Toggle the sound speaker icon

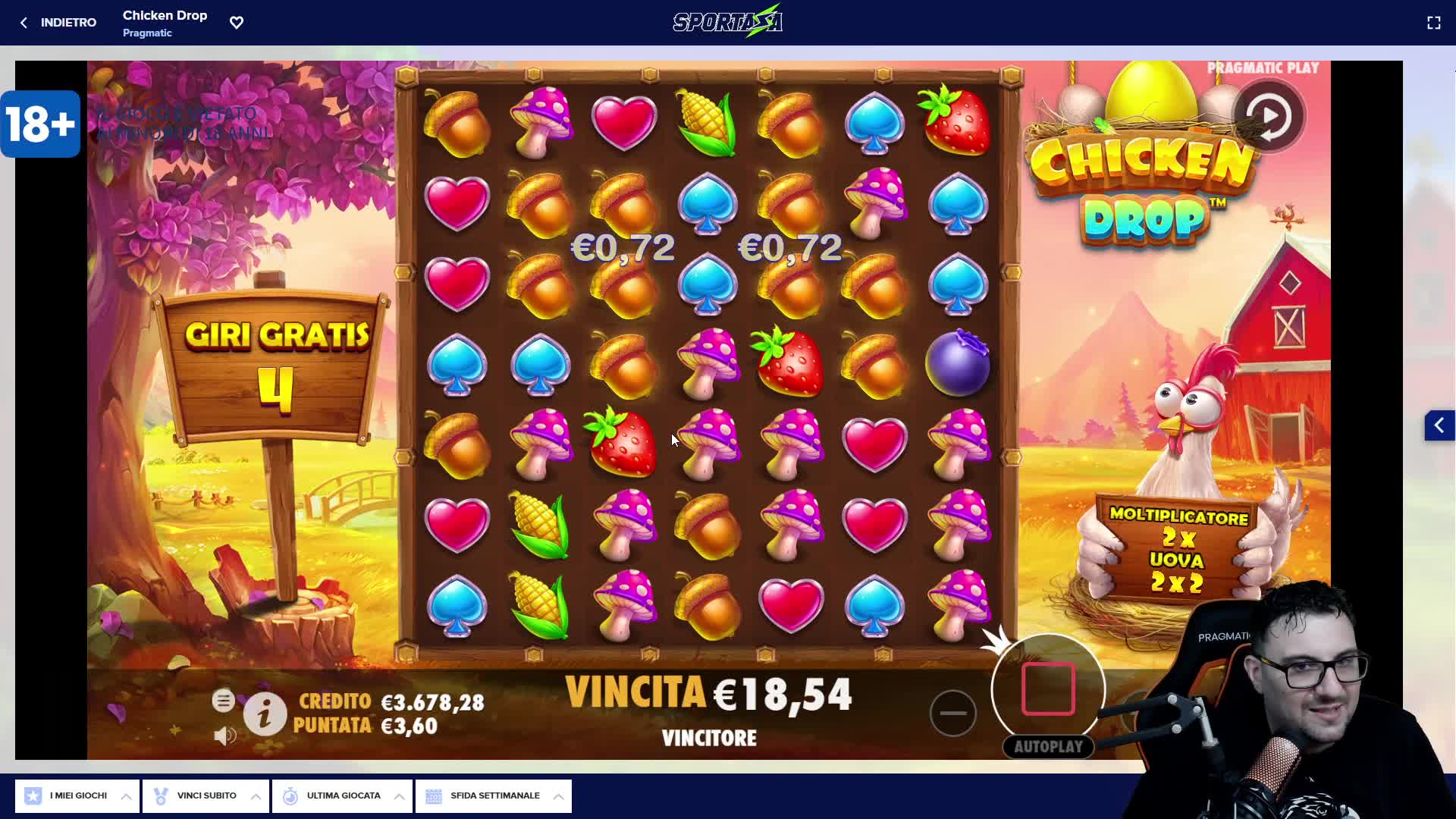click(224, 736)
